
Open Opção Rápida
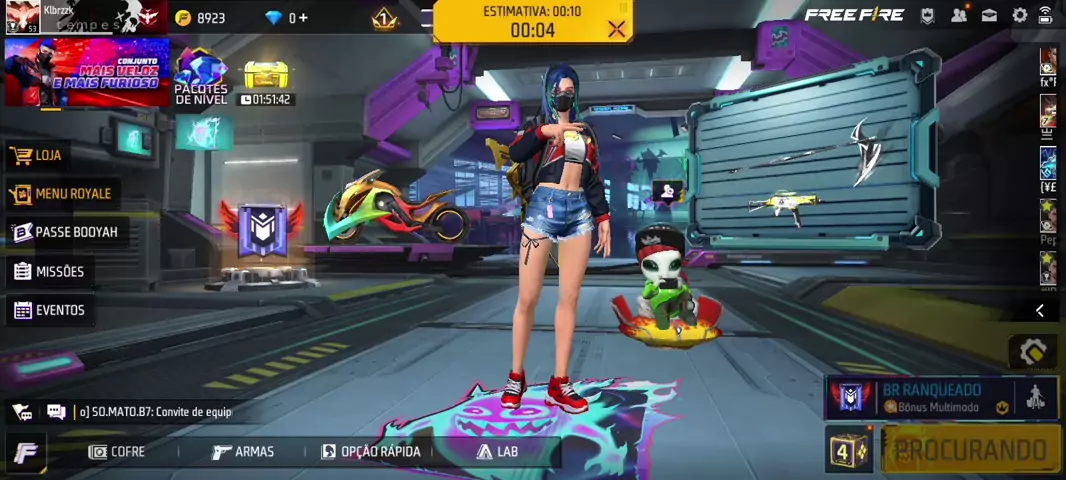pyautogui.click(x=371, y=452)
